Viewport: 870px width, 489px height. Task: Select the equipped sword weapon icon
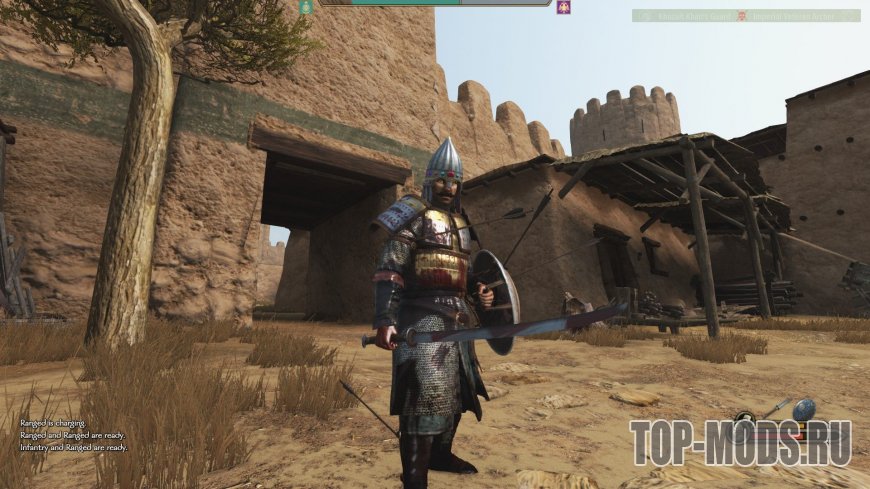(x=776, y=408)
